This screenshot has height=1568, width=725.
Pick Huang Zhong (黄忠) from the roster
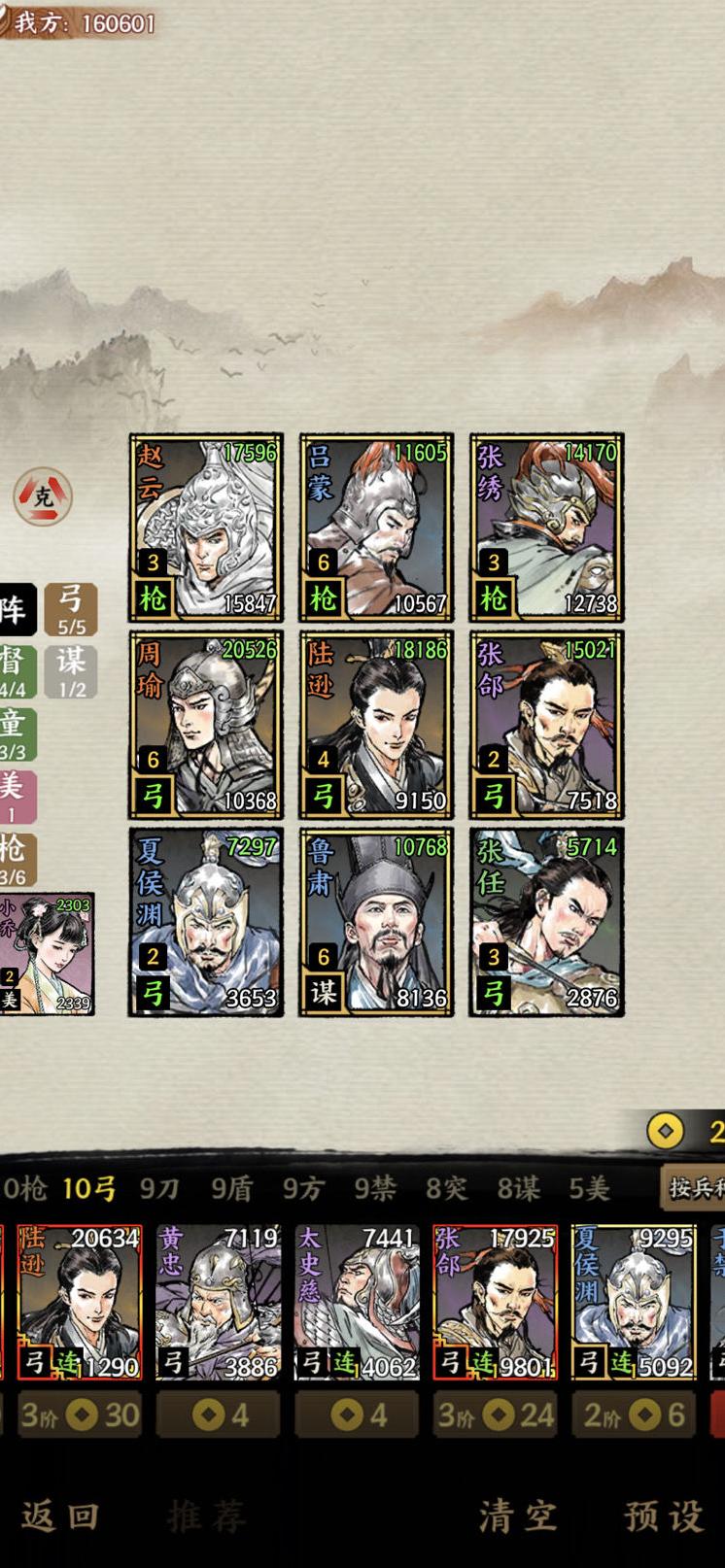[218, 1302]
